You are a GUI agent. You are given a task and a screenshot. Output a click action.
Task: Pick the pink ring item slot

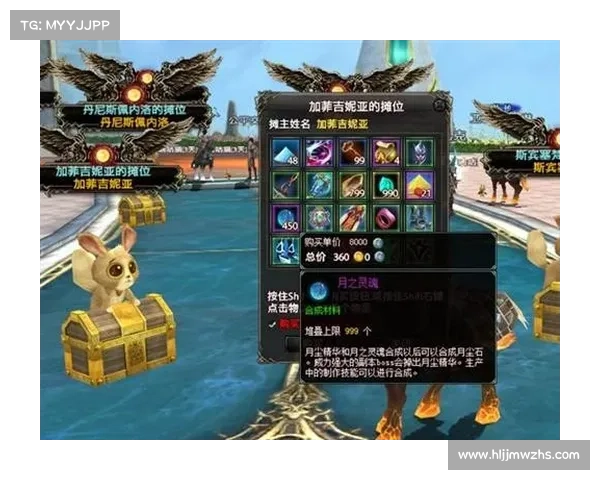[386, 218]
